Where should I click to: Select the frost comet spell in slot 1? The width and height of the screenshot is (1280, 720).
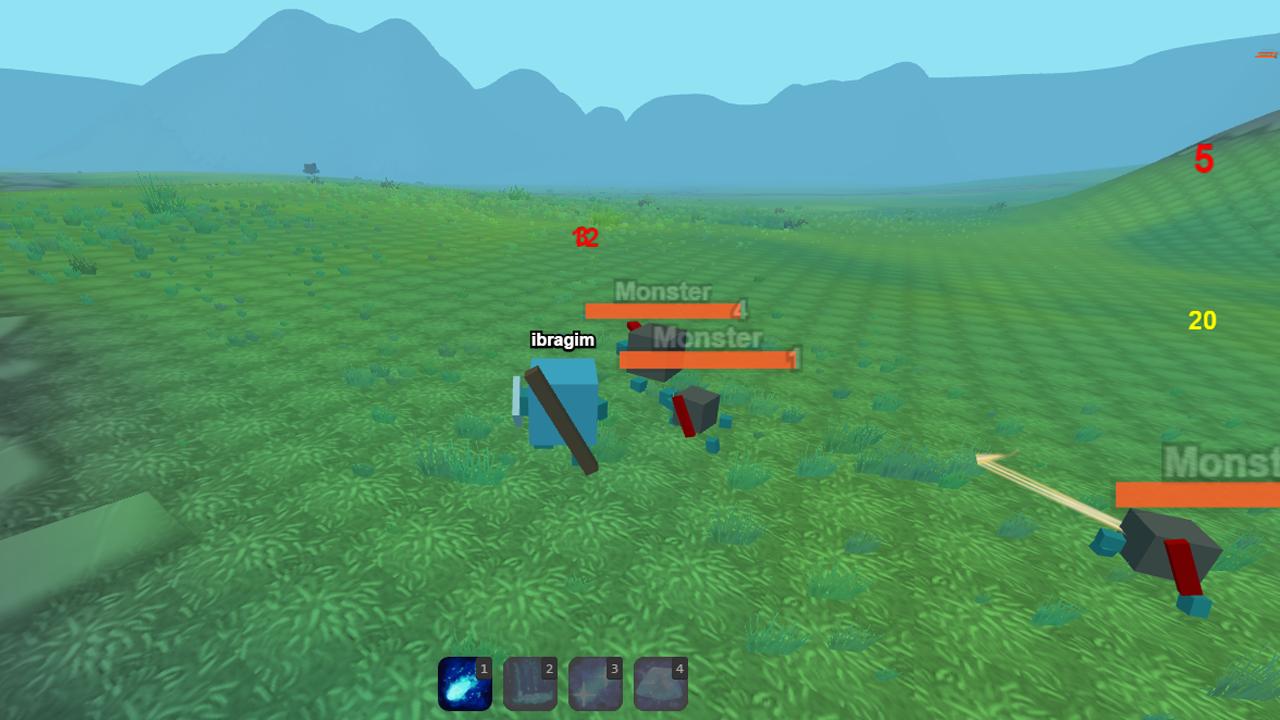(x=465, y=684)
